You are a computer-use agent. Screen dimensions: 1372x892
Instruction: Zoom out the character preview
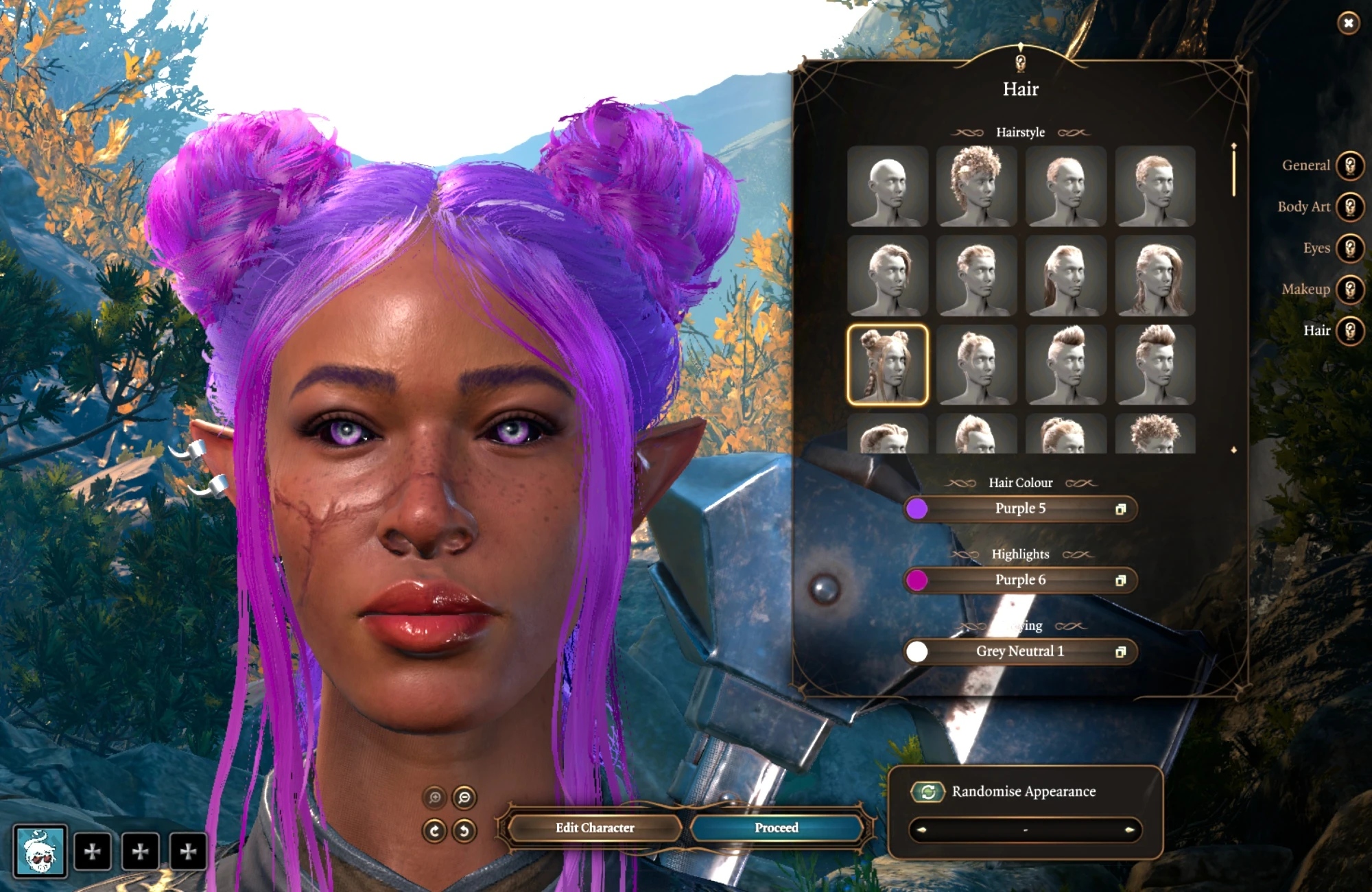click(464, 797)
